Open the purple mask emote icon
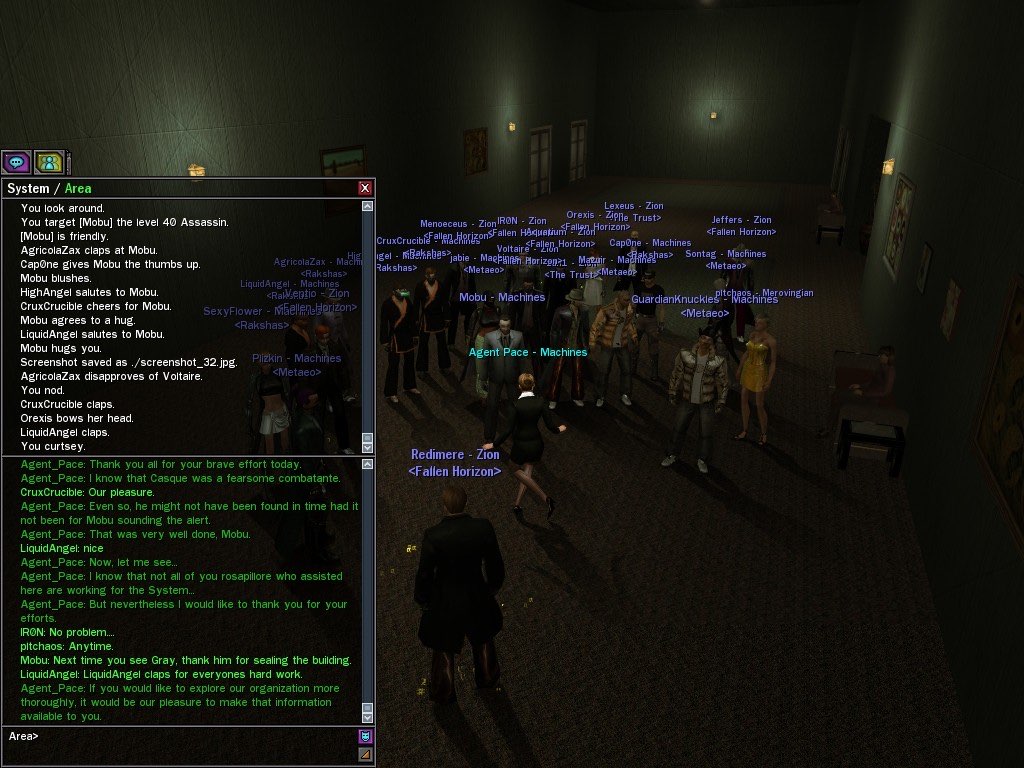Viewport: 1024px width, 768px height. pyautogui.click(x=365, y=737)
